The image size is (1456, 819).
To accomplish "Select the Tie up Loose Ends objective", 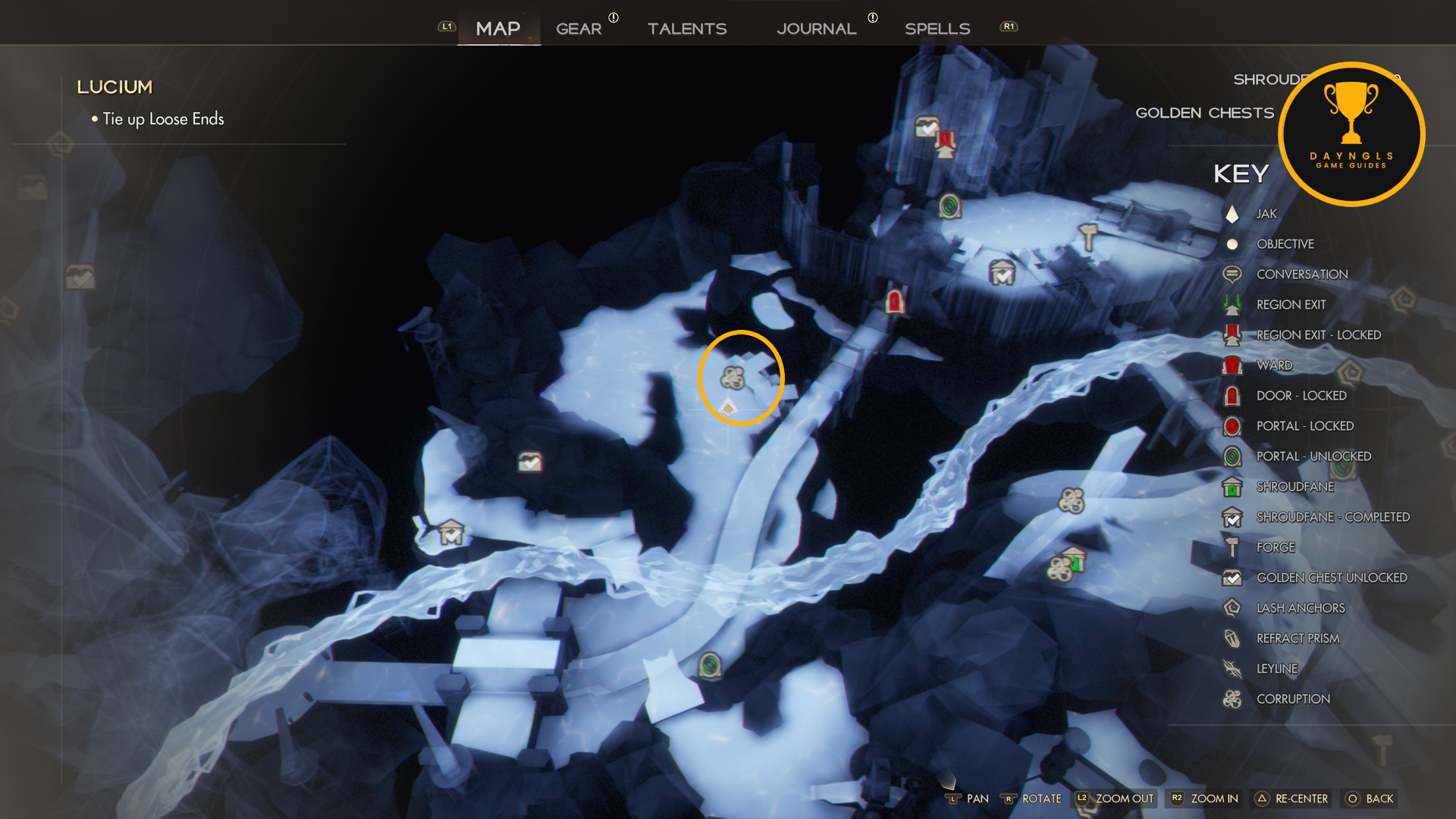I will point(163,119).
